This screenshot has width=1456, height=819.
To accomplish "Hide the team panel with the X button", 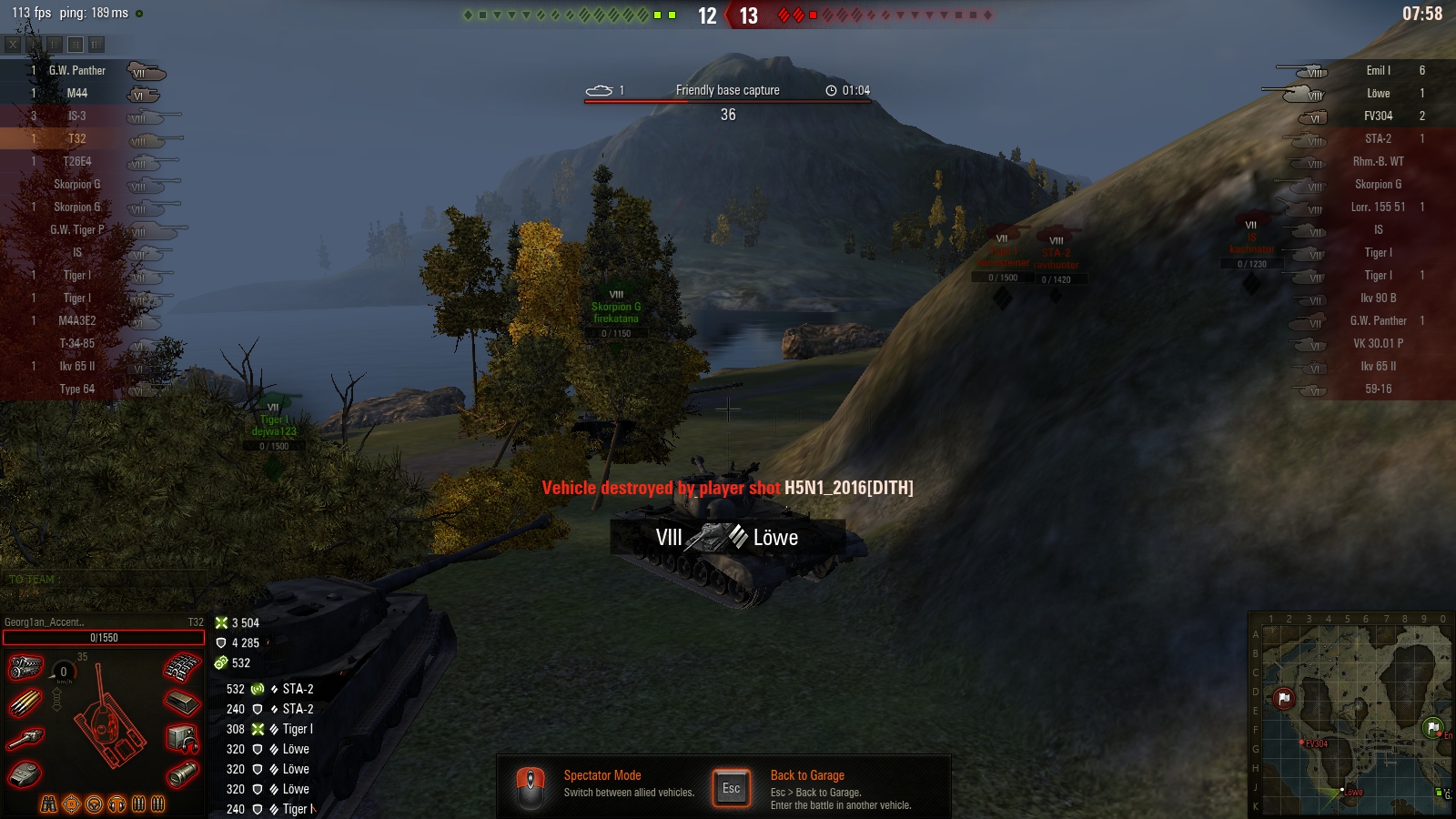I will point(13,44).
